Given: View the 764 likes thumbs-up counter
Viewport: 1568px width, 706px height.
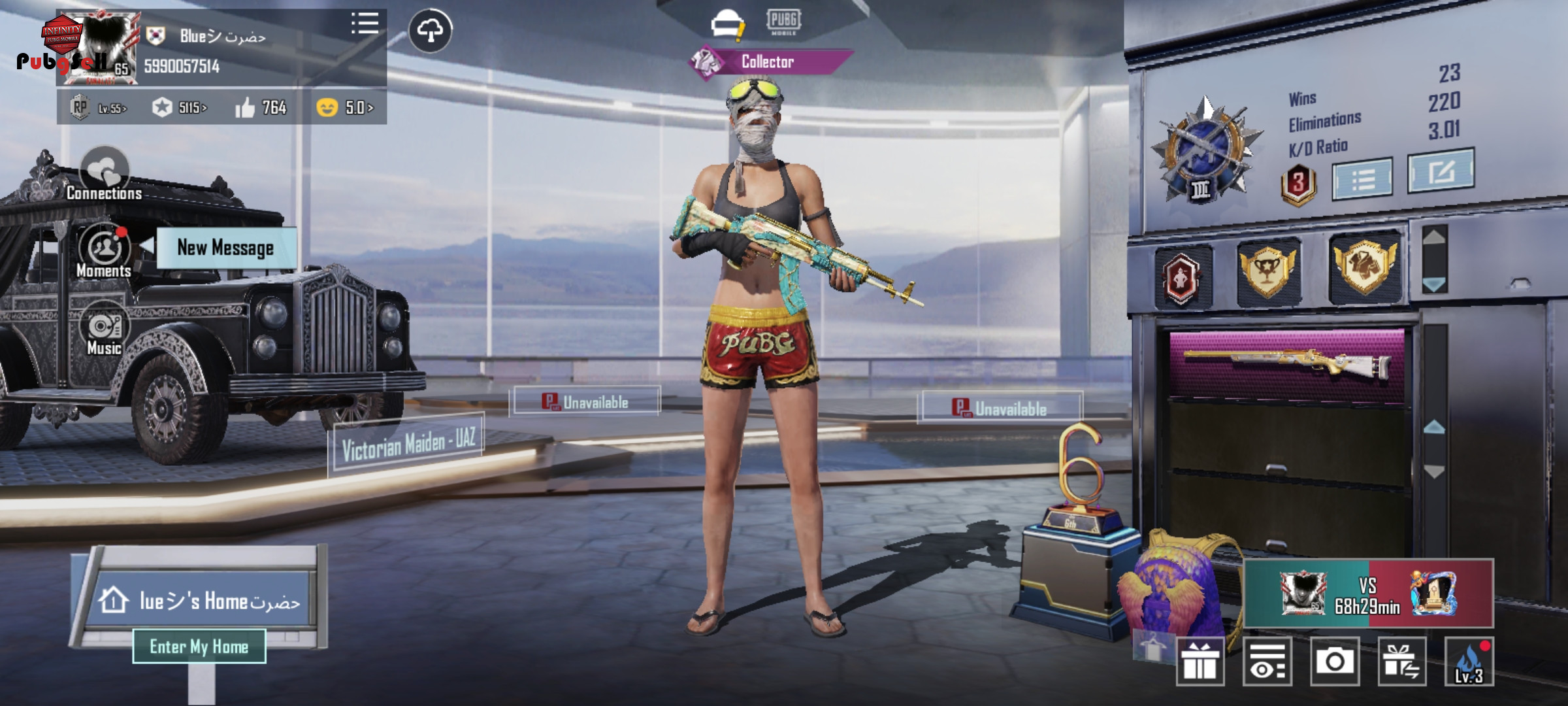Looking at the screenshot, I should coord(261,108).
